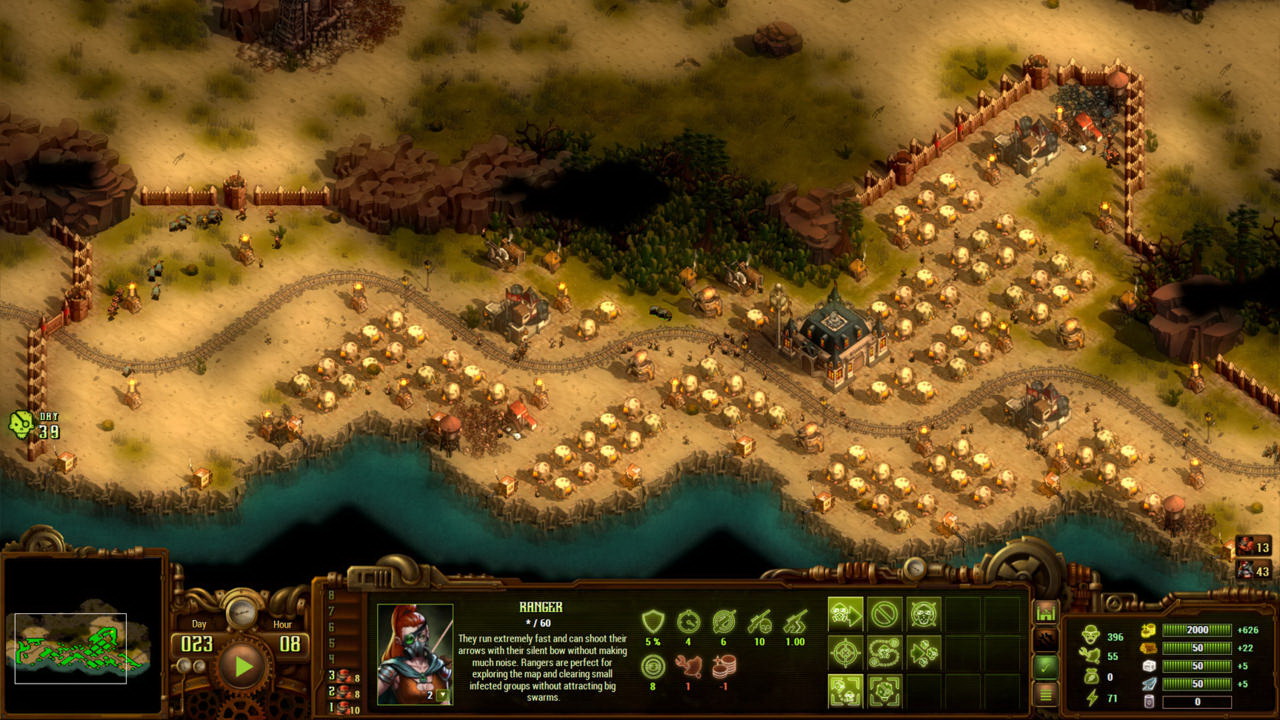The height and width of the screenshot is (720, 1280).
Task: Activate the move command with gas mask arrow
Action: (x=846, y=614)
